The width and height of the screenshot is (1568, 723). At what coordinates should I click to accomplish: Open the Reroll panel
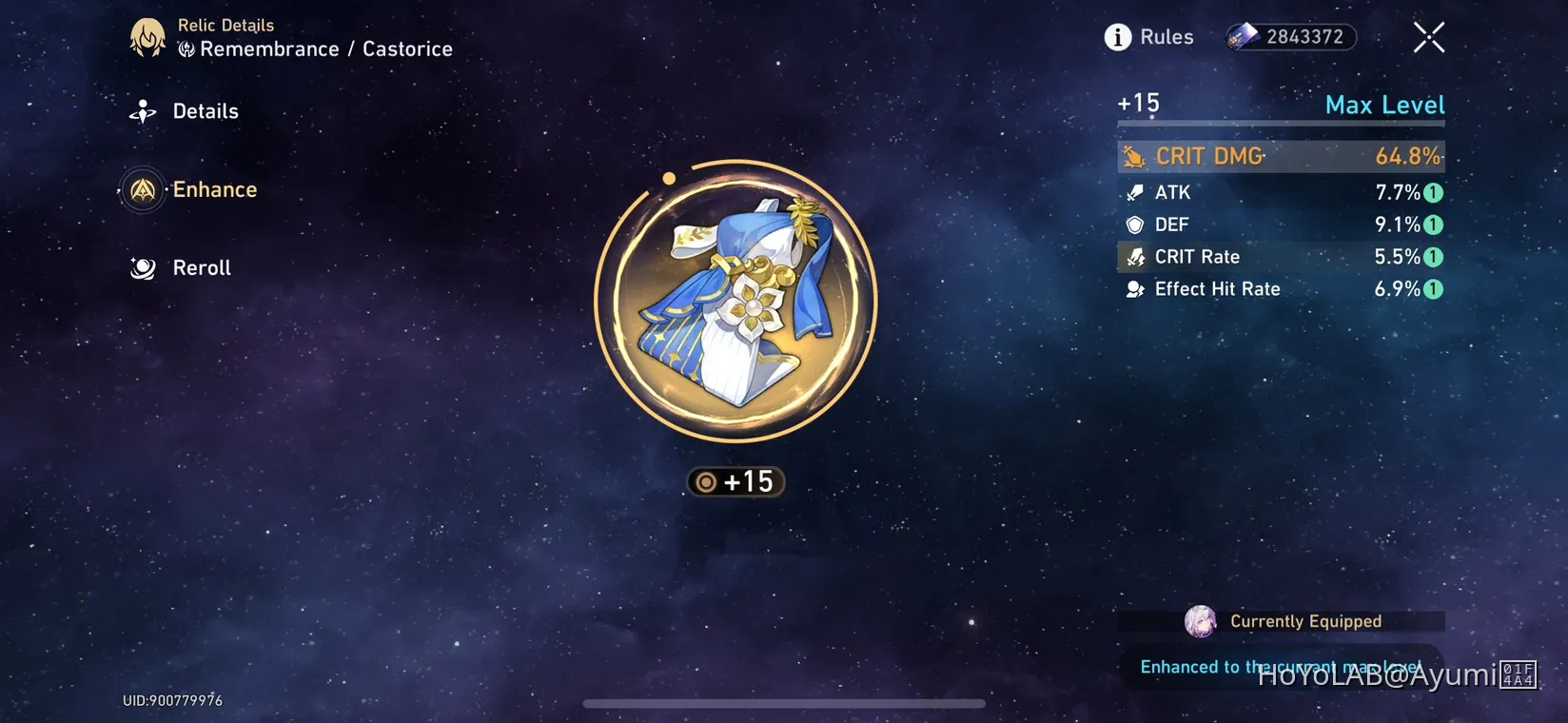pos(200,268)
